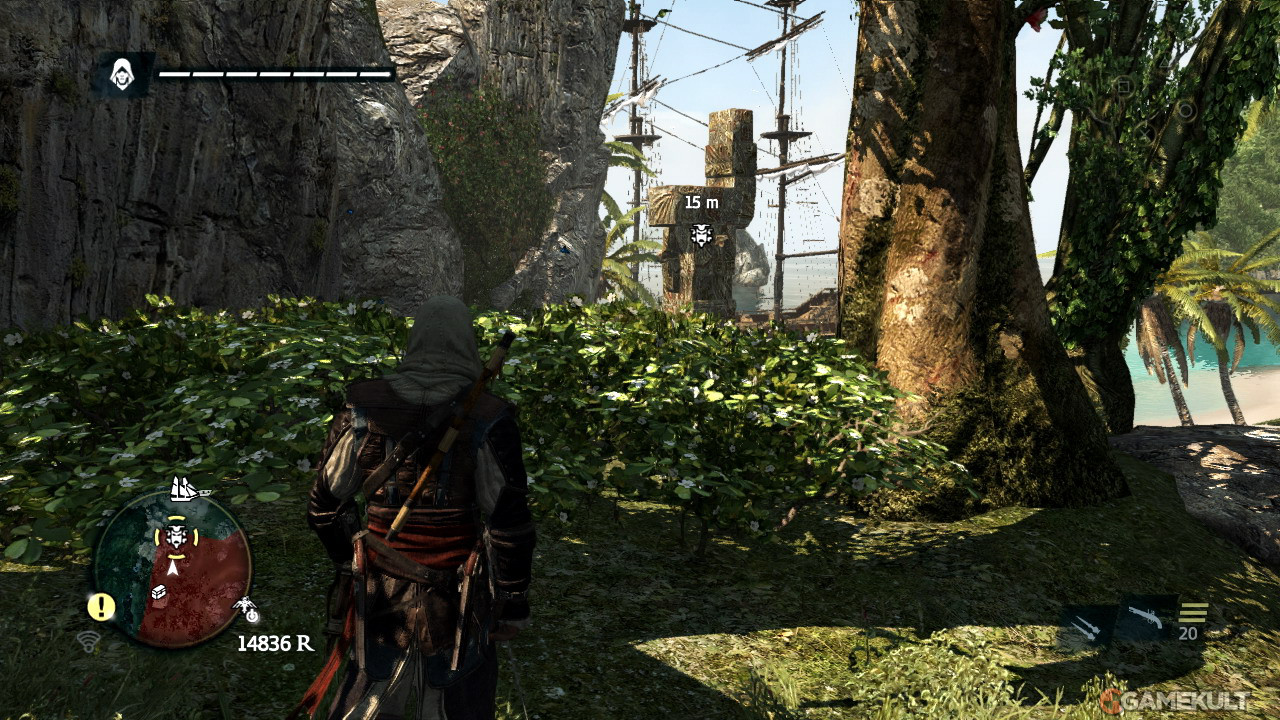The height and width of the screenshot is (720, 1280).
Task: Select the sailing ship icon above the minimap
Action: tap(186, 489)
